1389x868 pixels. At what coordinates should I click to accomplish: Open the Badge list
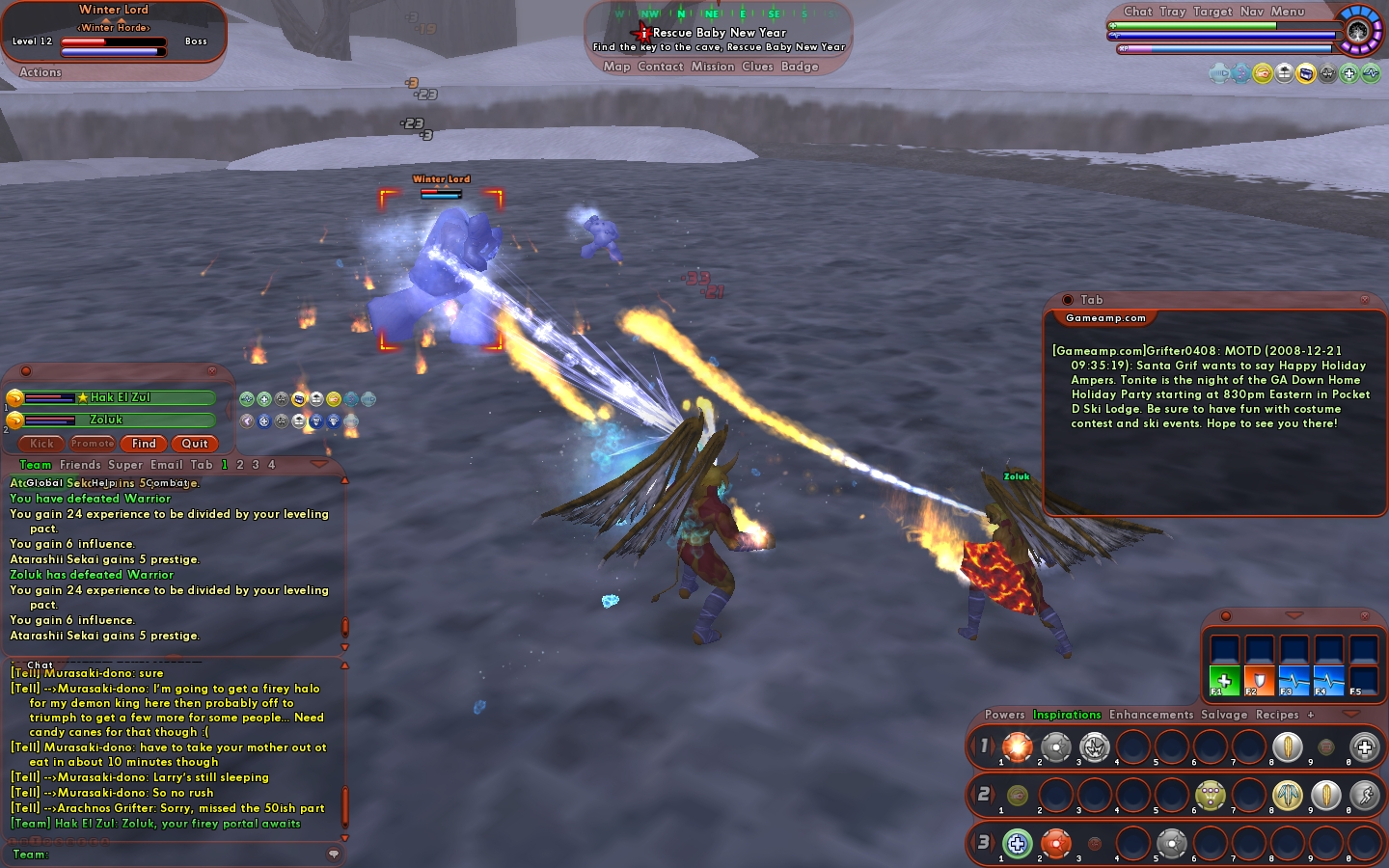(800, 67)
